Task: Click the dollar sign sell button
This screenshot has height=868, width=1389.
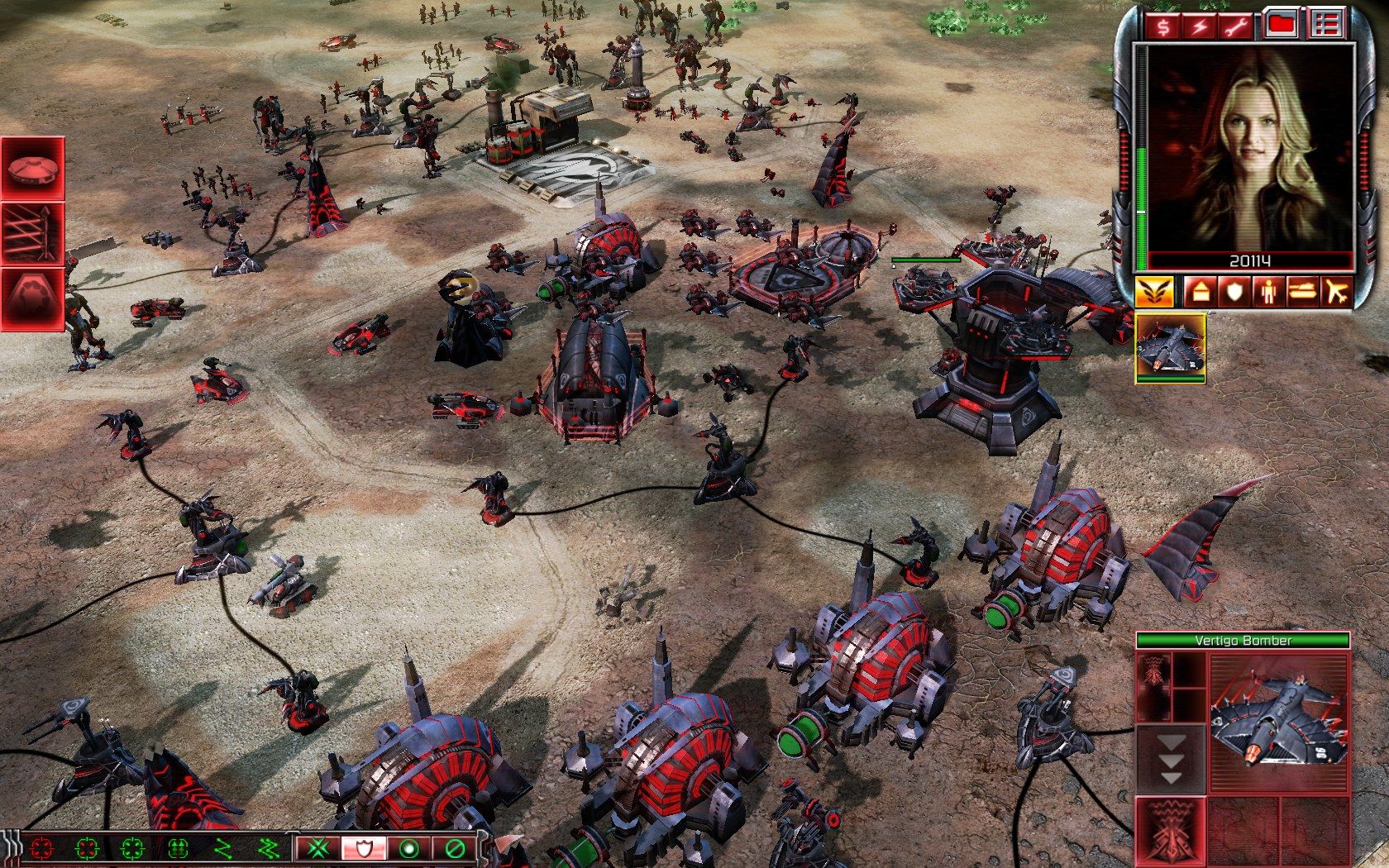Action: pos(1163,26)
